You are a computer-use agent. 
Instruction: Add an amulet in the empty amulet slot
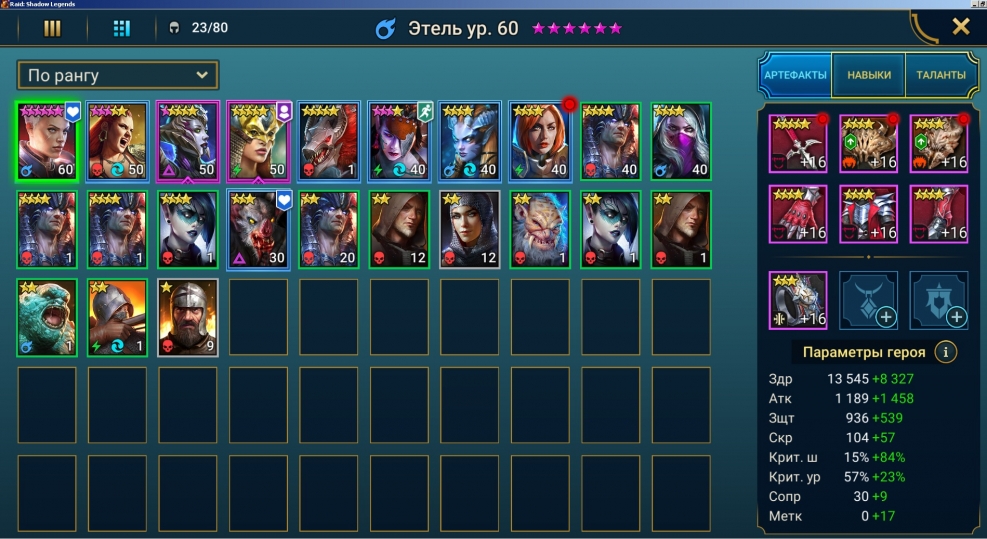[x=868, y=300]
